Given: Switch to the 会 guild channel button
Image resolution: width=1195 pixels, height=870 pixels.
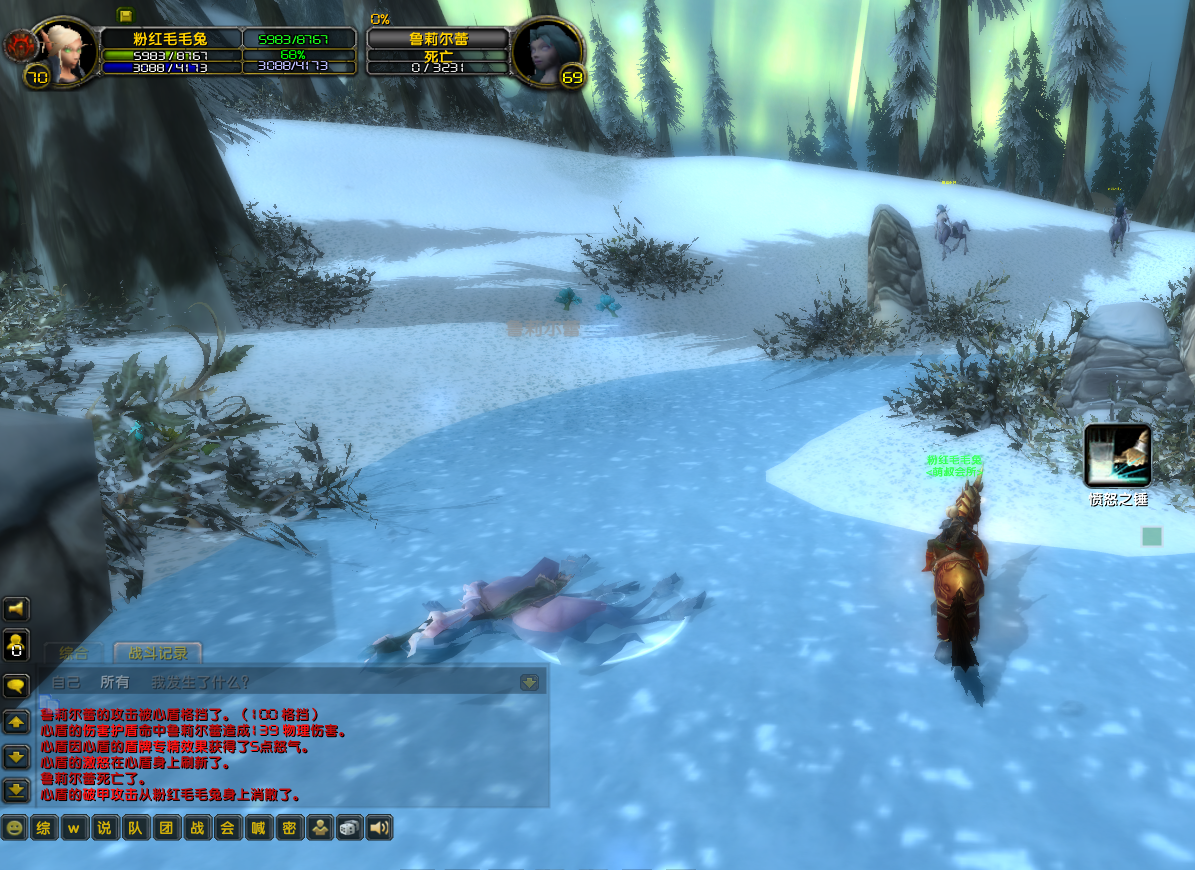Looking at the screenshot, I should coord(228,828).
